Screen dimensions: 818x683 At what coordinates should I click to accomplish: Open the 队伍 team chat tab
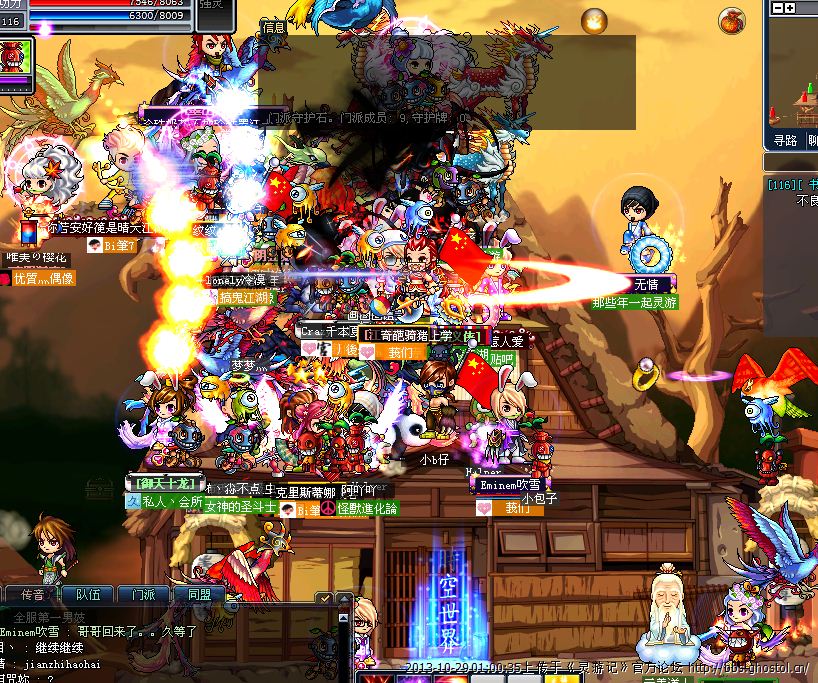[x=88, y=593]
